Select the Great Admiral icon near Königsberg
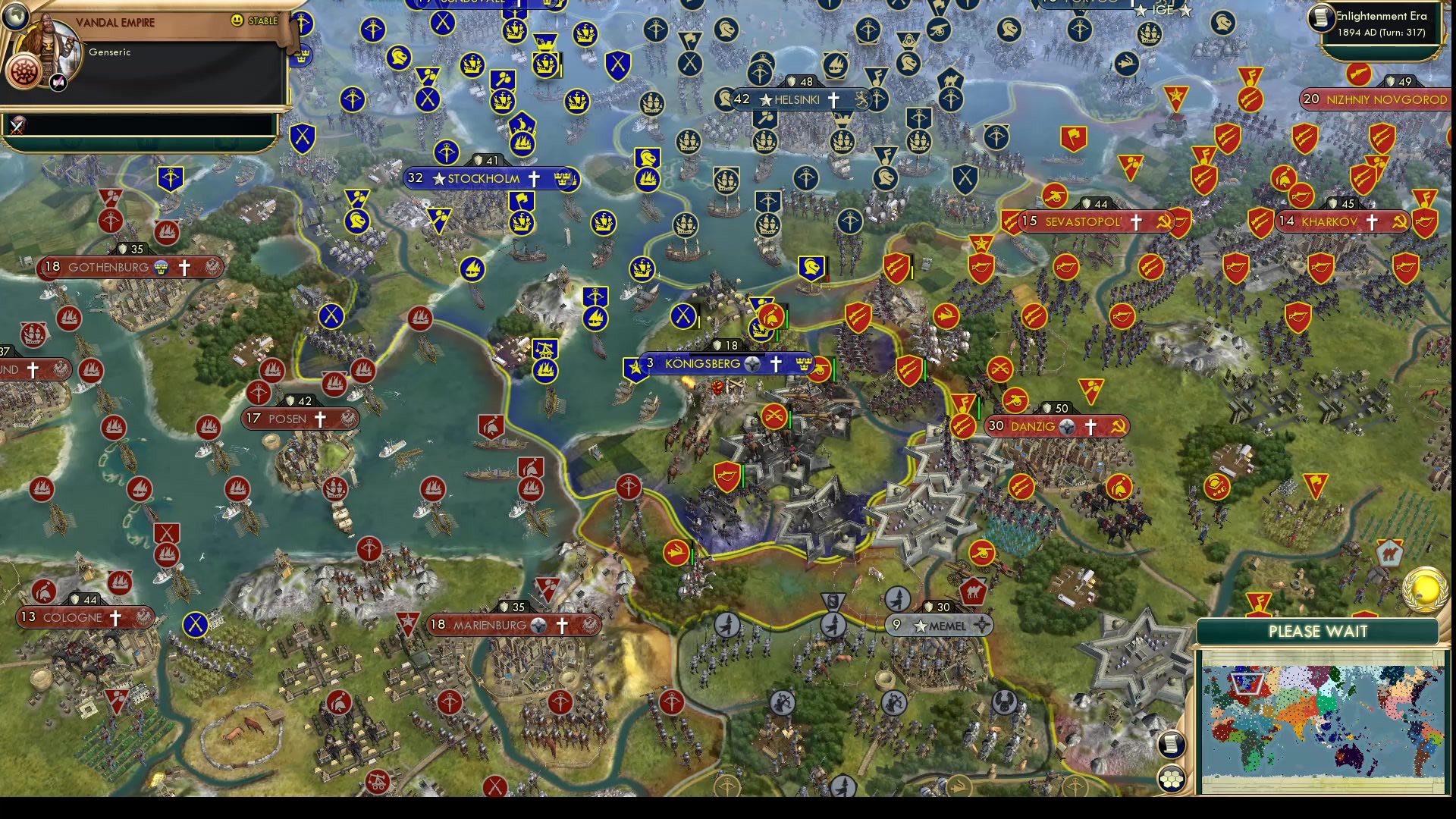The width and height of the screenshot is (1456, 819). pos(760,332)
